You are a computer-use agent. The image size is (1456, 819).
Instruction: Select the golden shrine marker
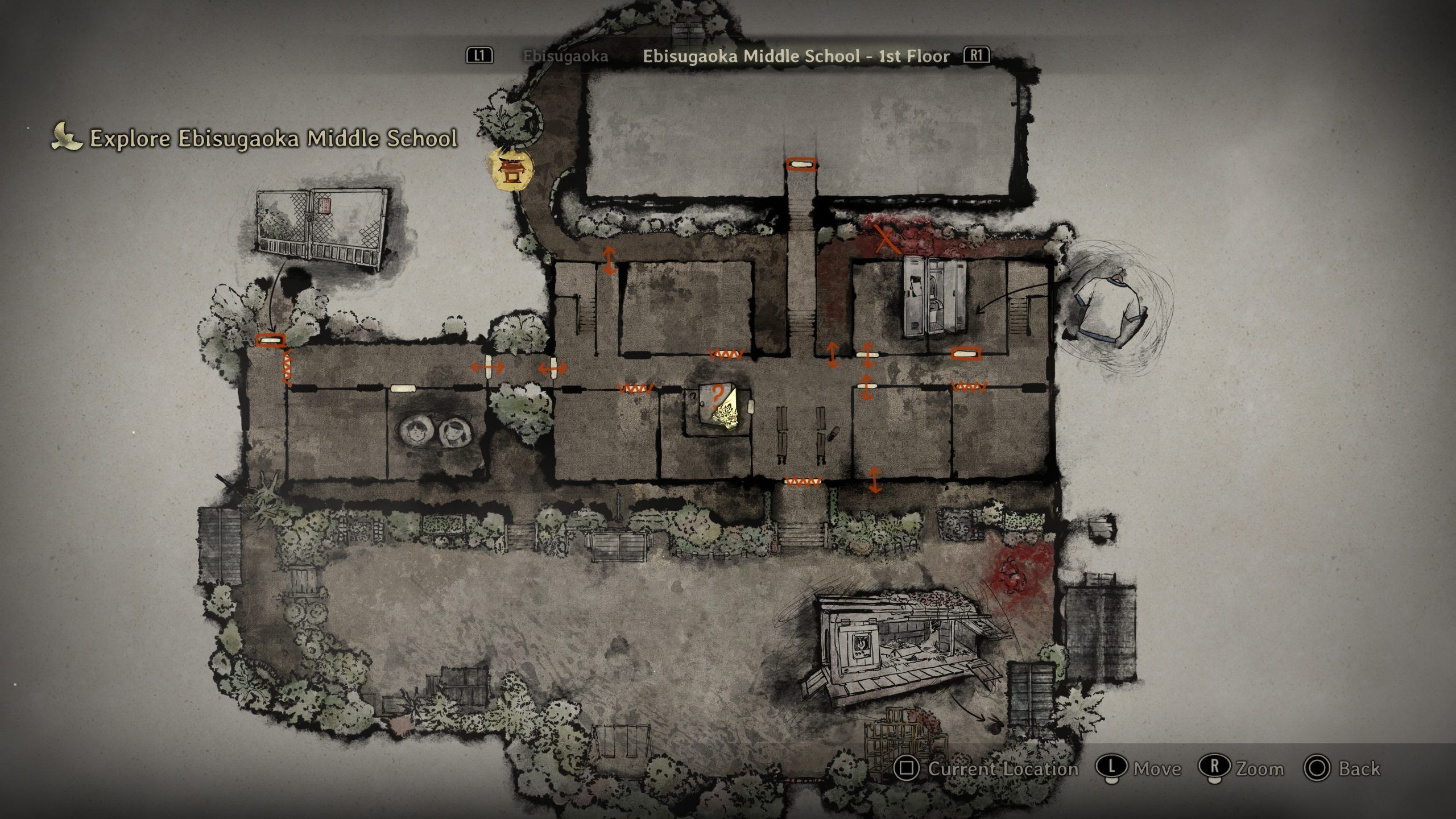pyautogui.click(x=512, y=169)
